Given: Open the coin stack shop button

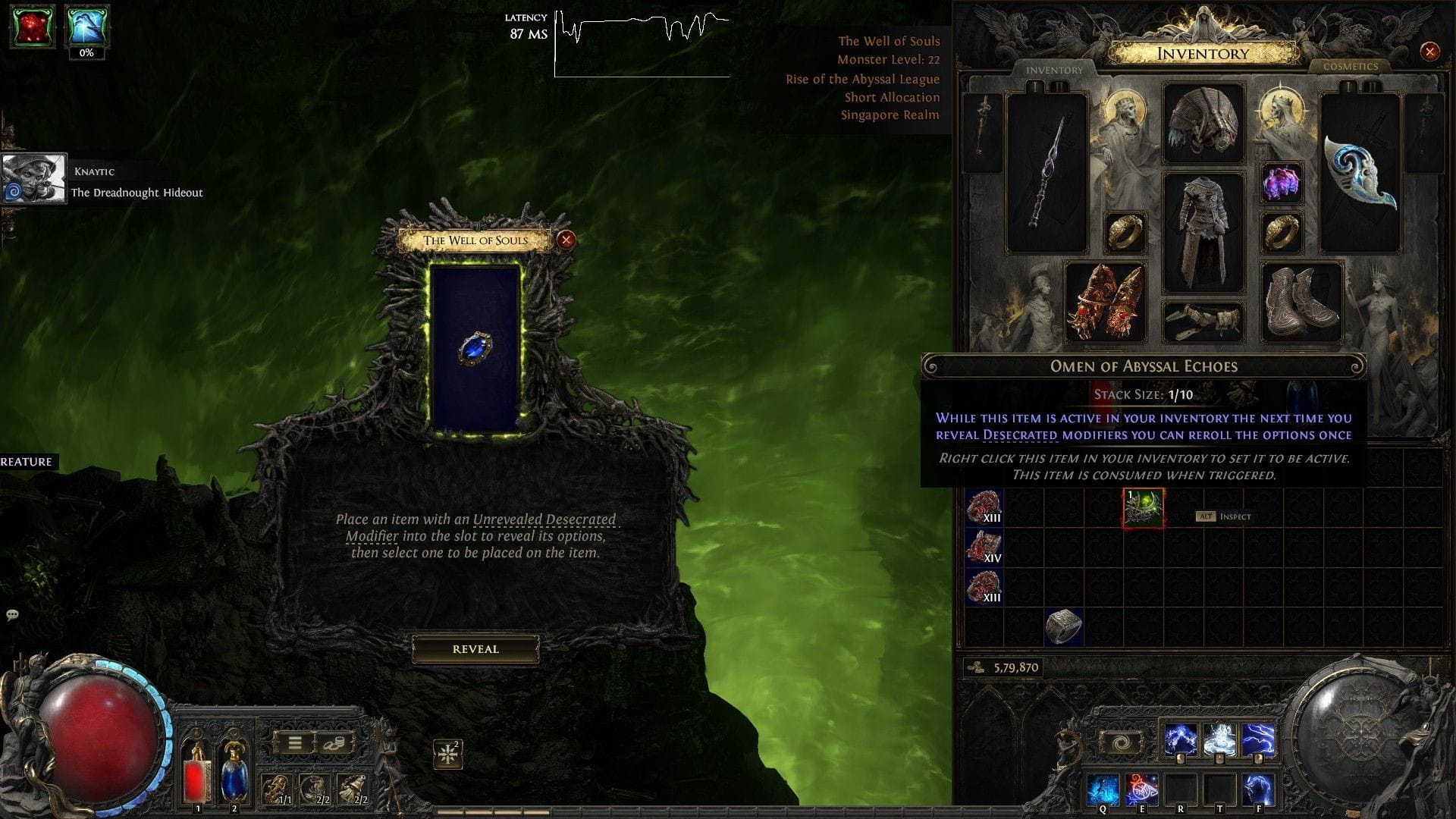Looking at the screenshot, I should tap(334, 743).
